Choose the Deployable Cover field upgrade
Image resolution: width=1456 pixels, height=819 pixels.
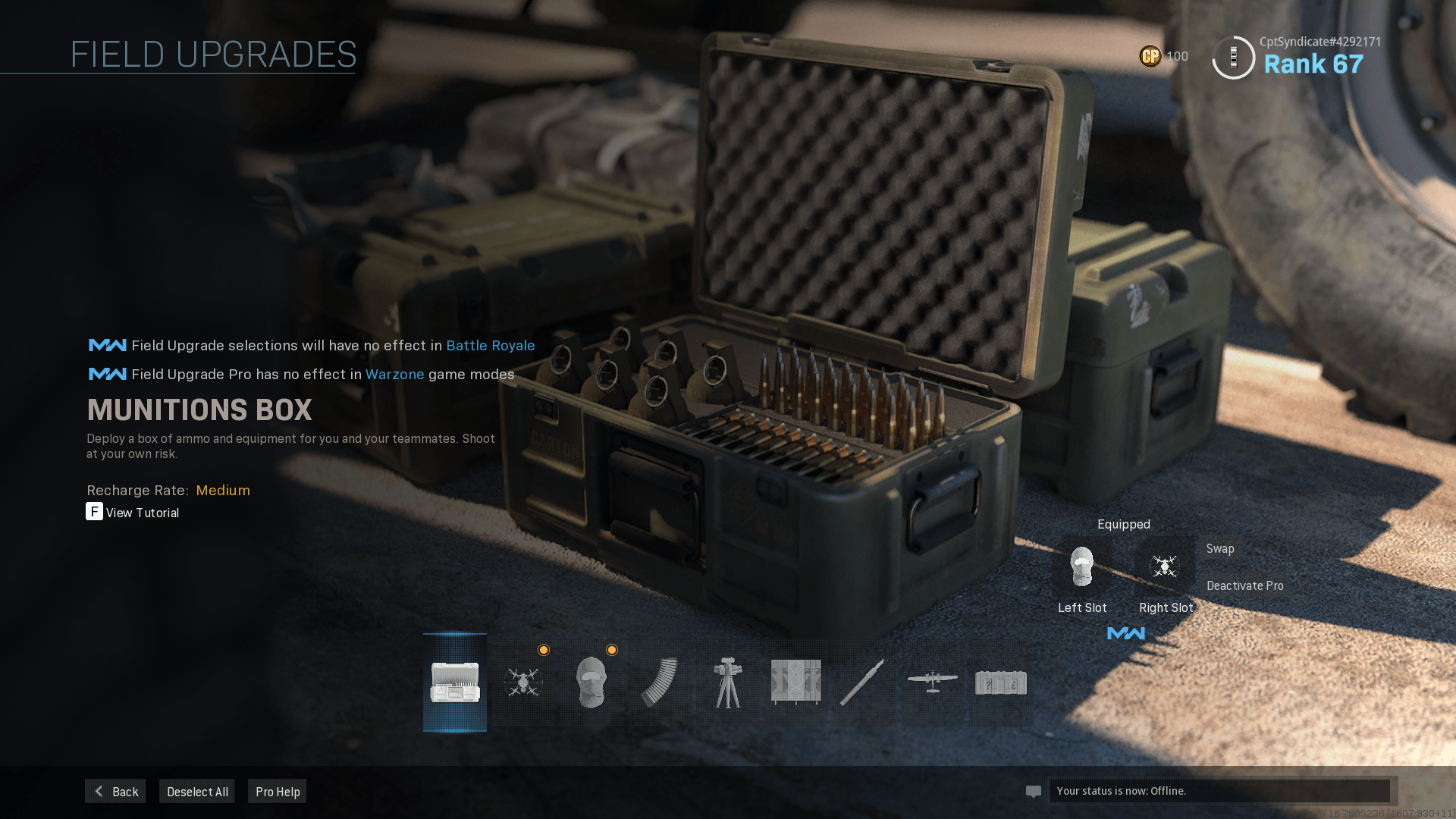[x=795, y=682]
